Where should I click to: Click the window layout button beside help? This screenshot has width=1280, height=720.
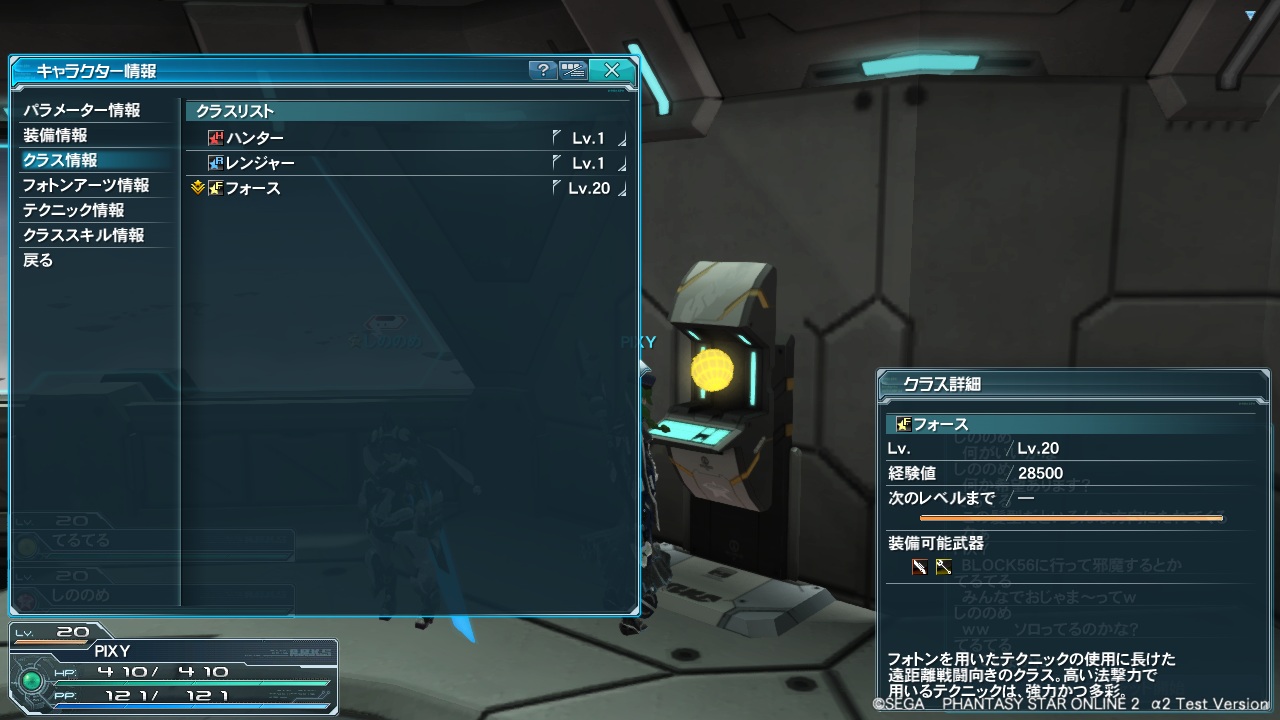pos(573,70)
